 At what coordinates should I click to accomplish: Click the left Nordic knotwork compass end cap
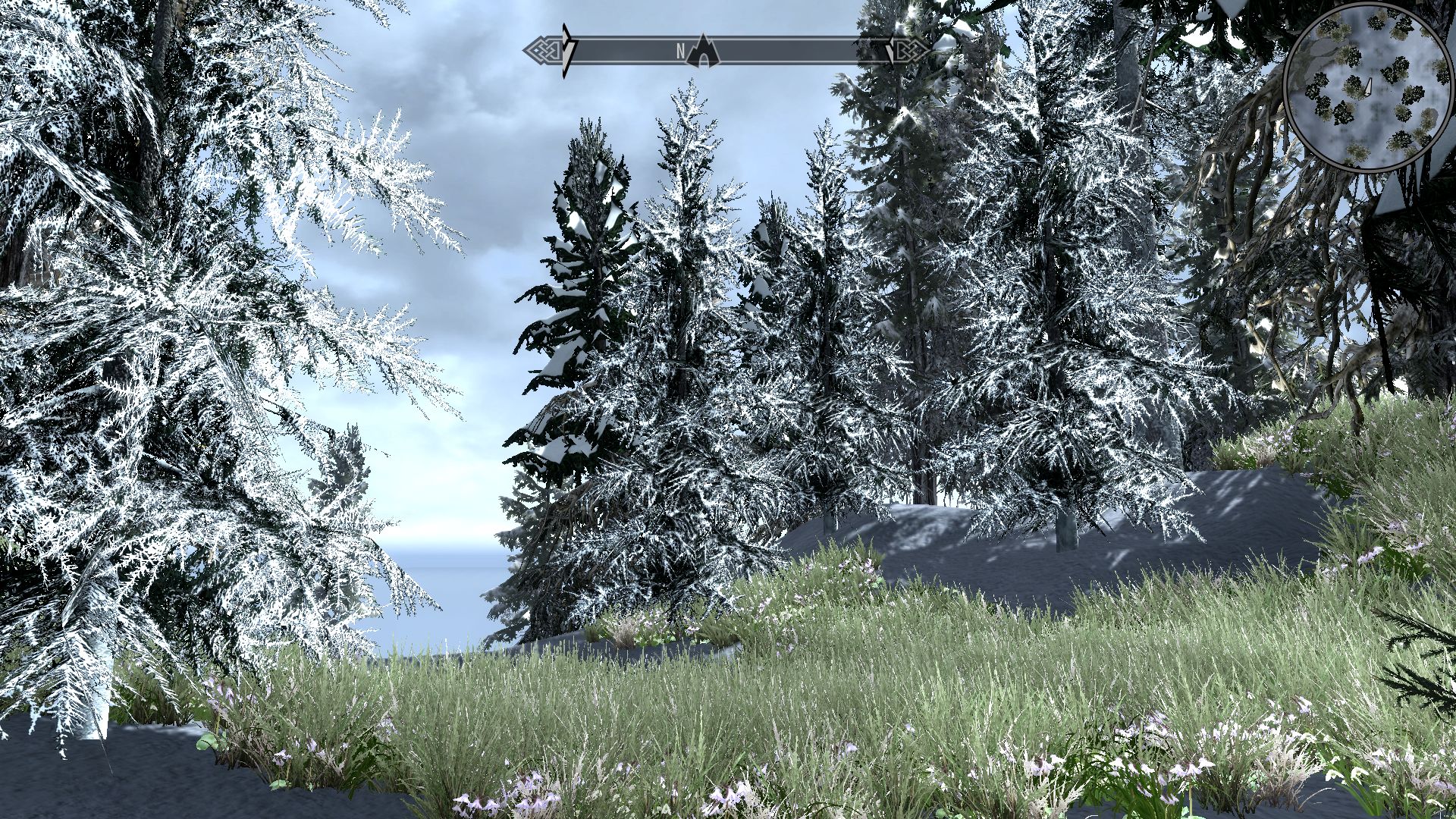pyautogui.click(x=545, y=50)
